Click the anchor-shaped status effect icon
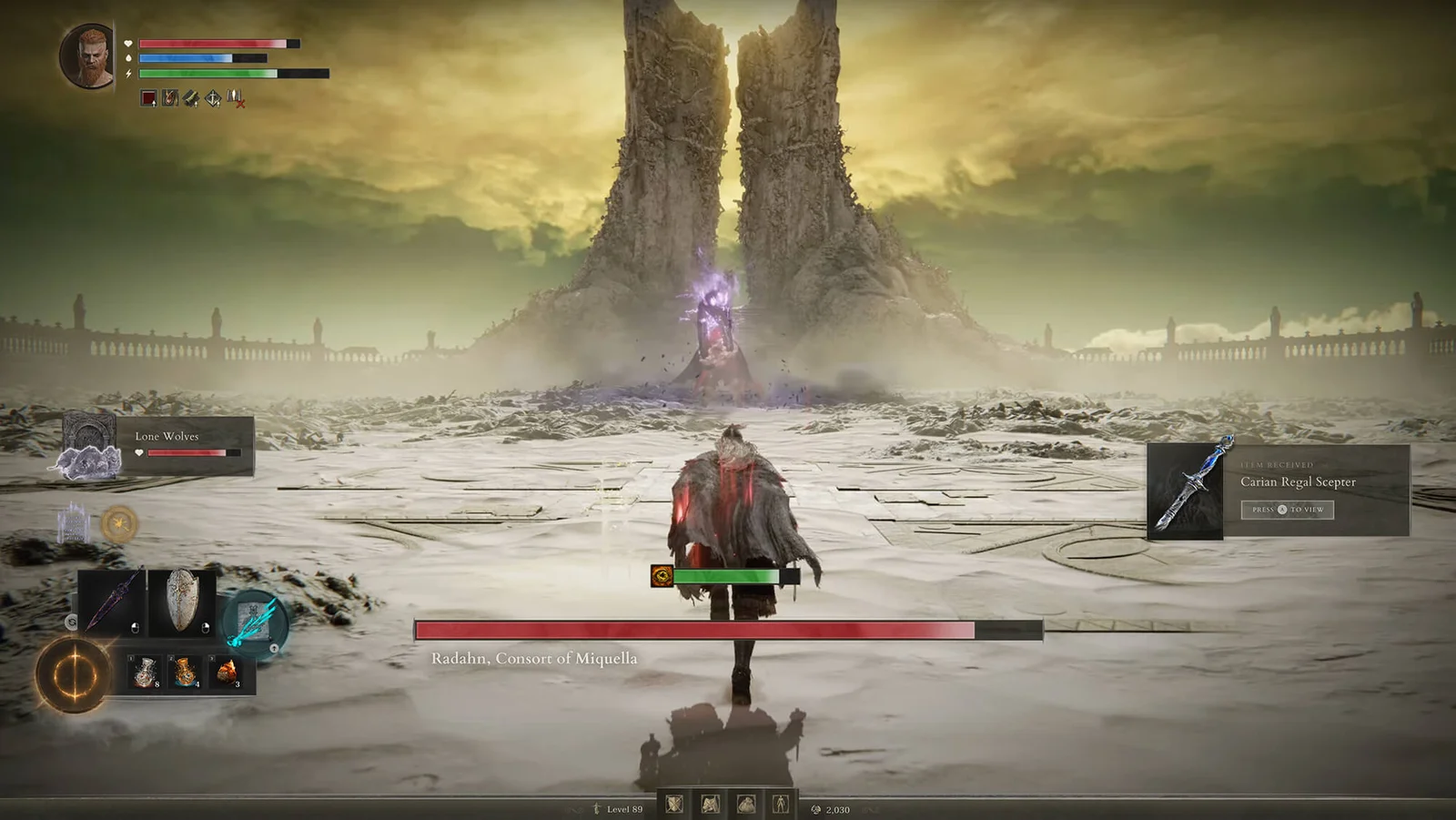The image size is (1456, 820). 212,97
